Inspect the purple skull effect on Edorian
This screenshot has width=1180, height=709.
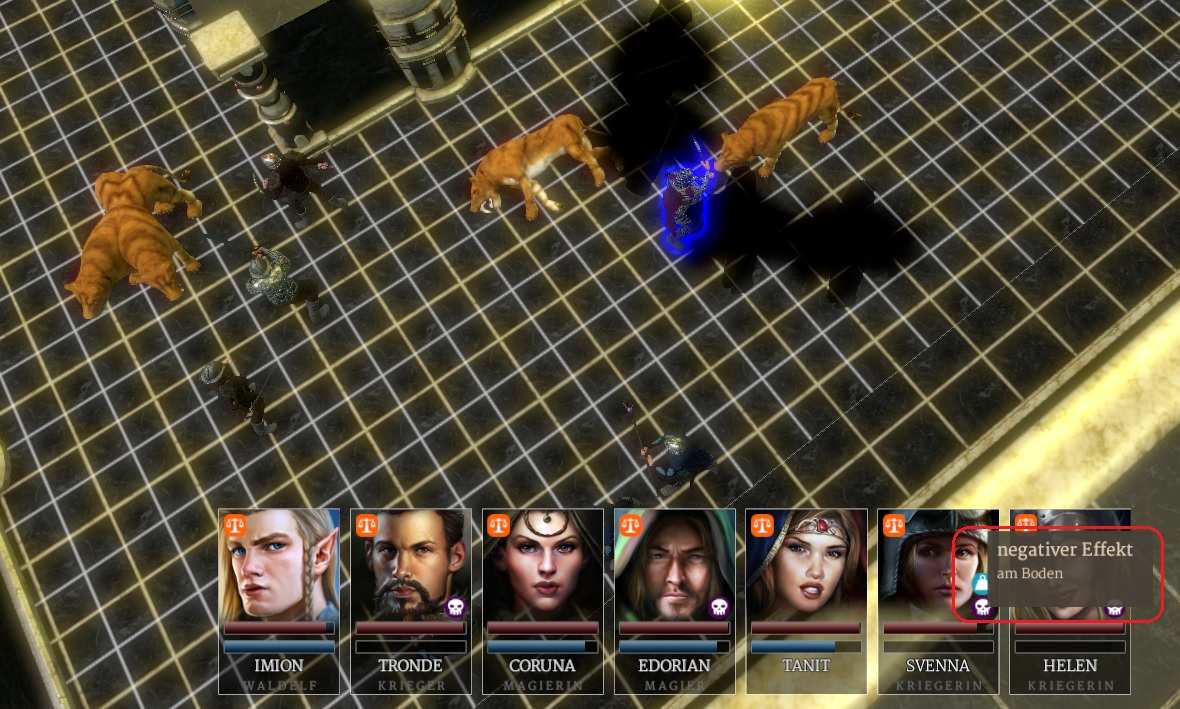pos(719,607)
